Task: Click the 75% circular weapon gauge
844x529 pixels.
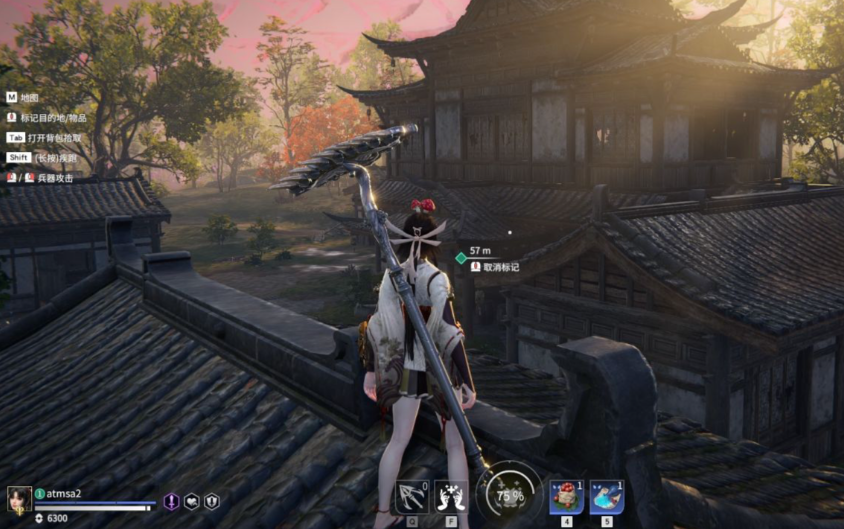Action: point(510,493)
